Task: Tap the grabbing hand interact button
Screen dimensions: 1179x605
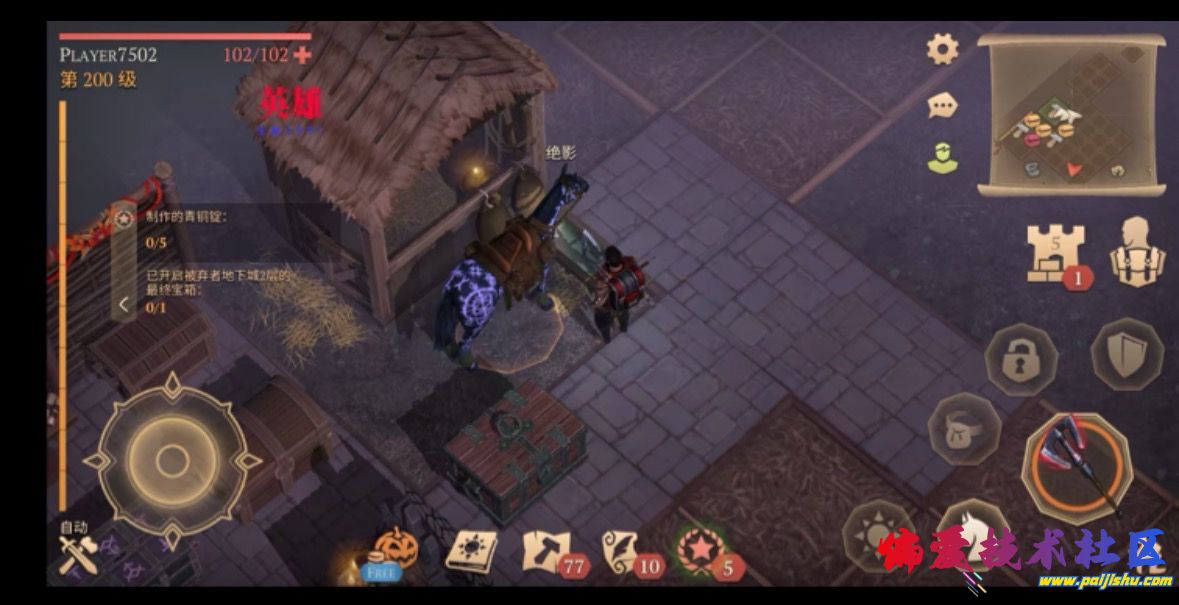Action: pos(964,429)
